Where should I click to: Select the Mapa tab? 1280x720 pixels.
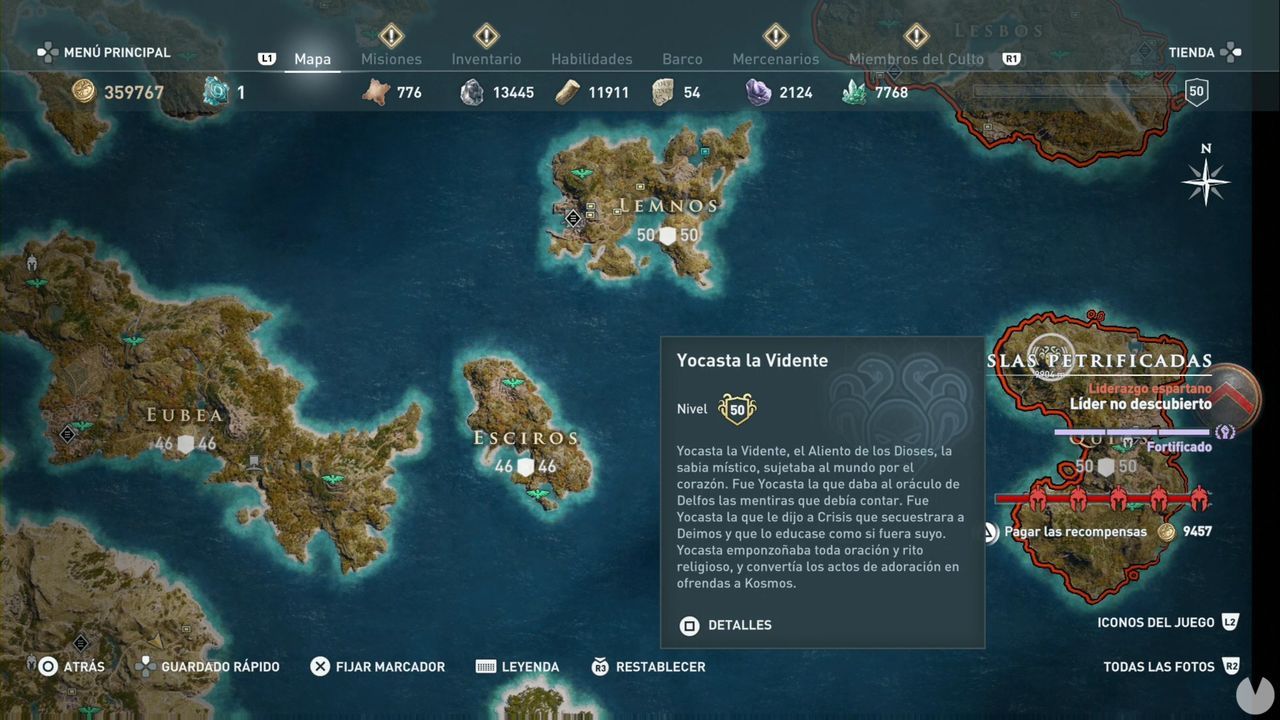point(312,59)
